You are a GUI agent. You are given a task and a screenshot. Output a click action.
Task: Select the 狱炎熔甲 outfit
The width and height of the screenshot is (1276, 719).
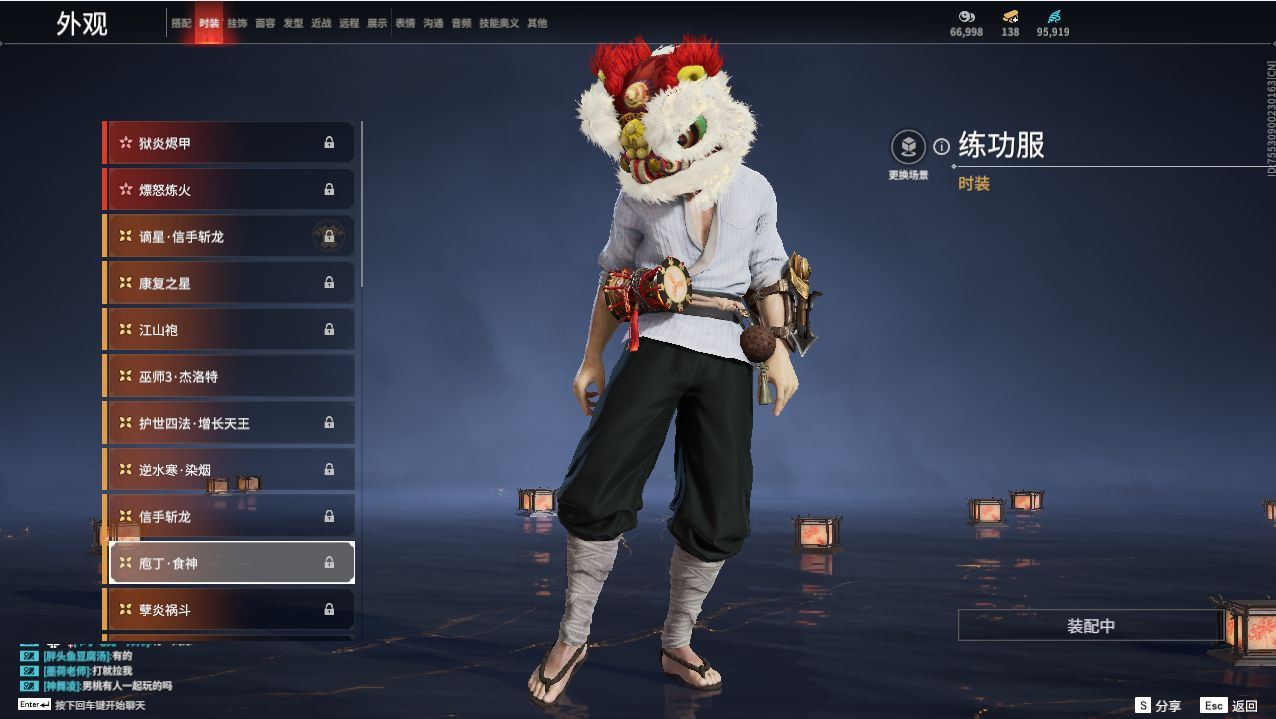[229, 143]
